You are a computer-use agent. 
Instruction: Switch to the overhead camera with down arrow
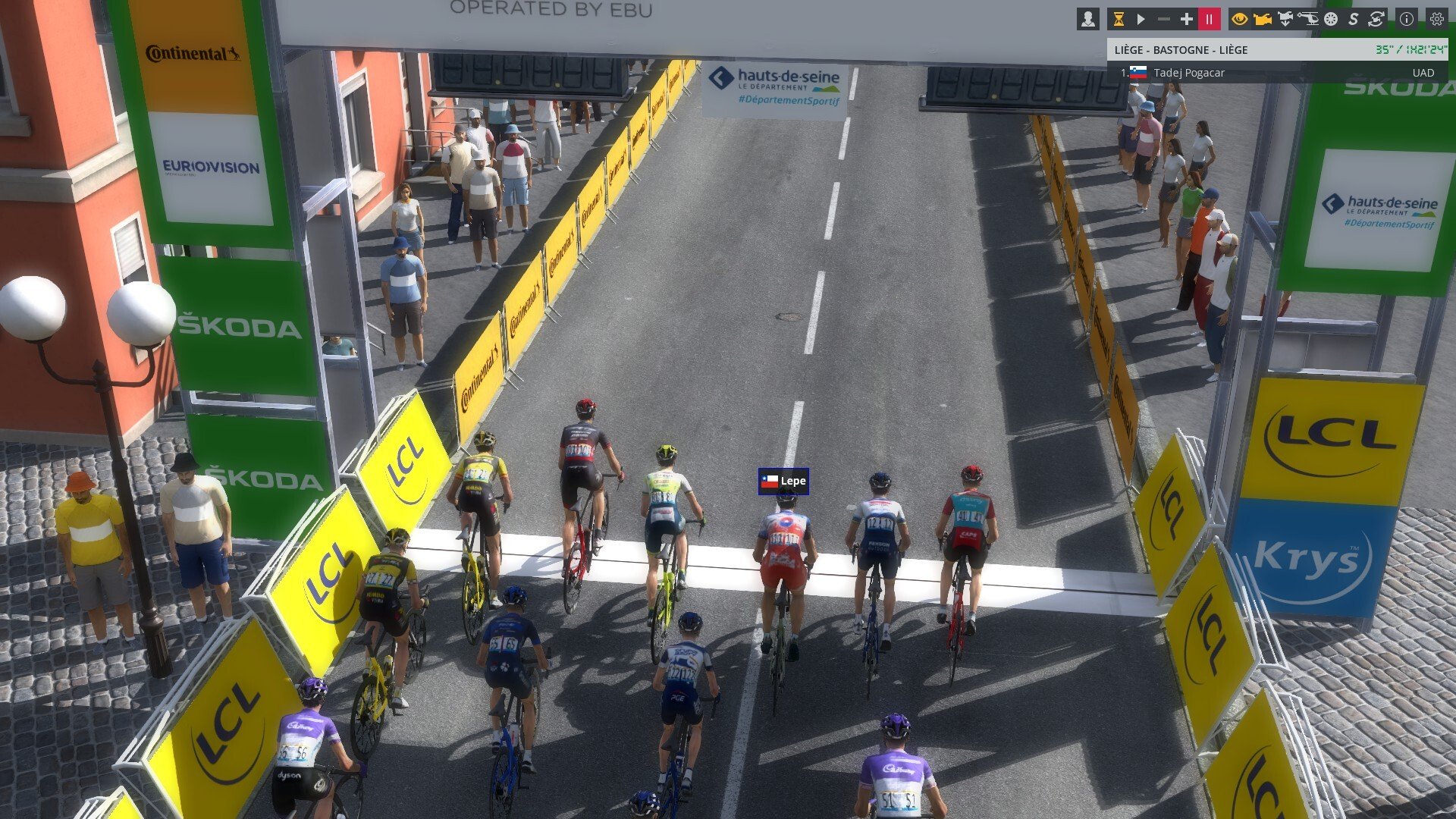click(1285, 19)
